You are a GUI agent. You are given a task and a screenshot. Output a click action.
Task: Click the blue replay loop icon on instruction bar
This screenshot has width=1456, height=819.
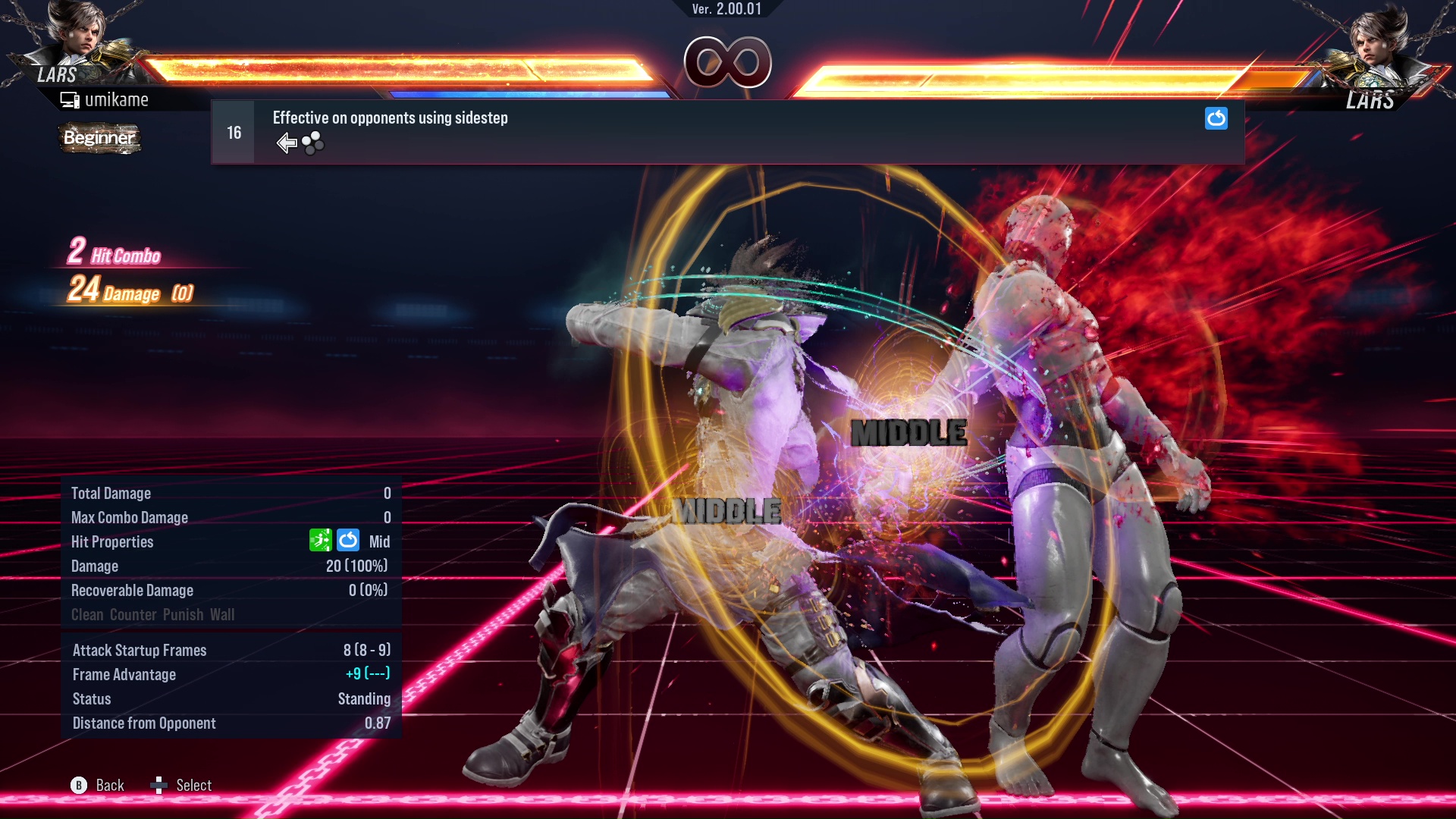1216,118
